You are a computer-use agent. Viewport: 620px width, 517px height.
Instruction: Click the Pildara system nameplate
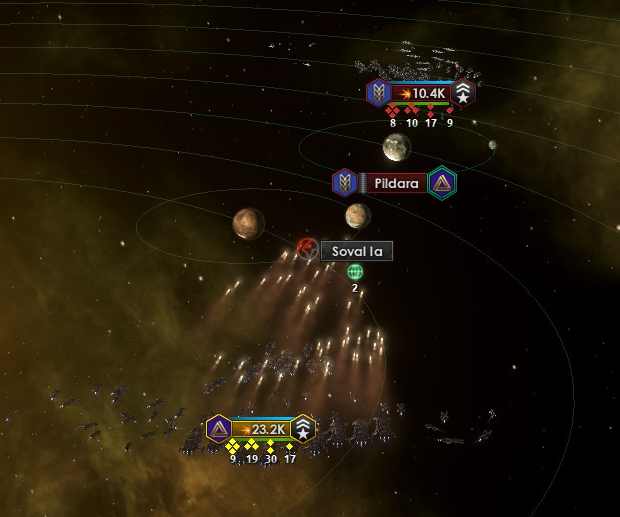(x=393, y=183)
